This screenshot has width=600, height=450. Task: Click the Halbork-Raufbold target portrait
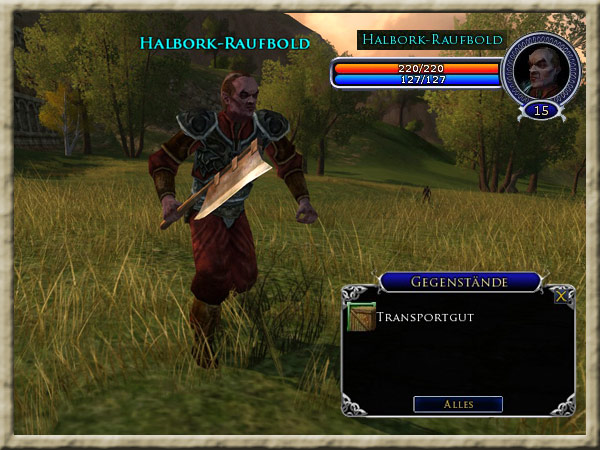pos(541,70)
